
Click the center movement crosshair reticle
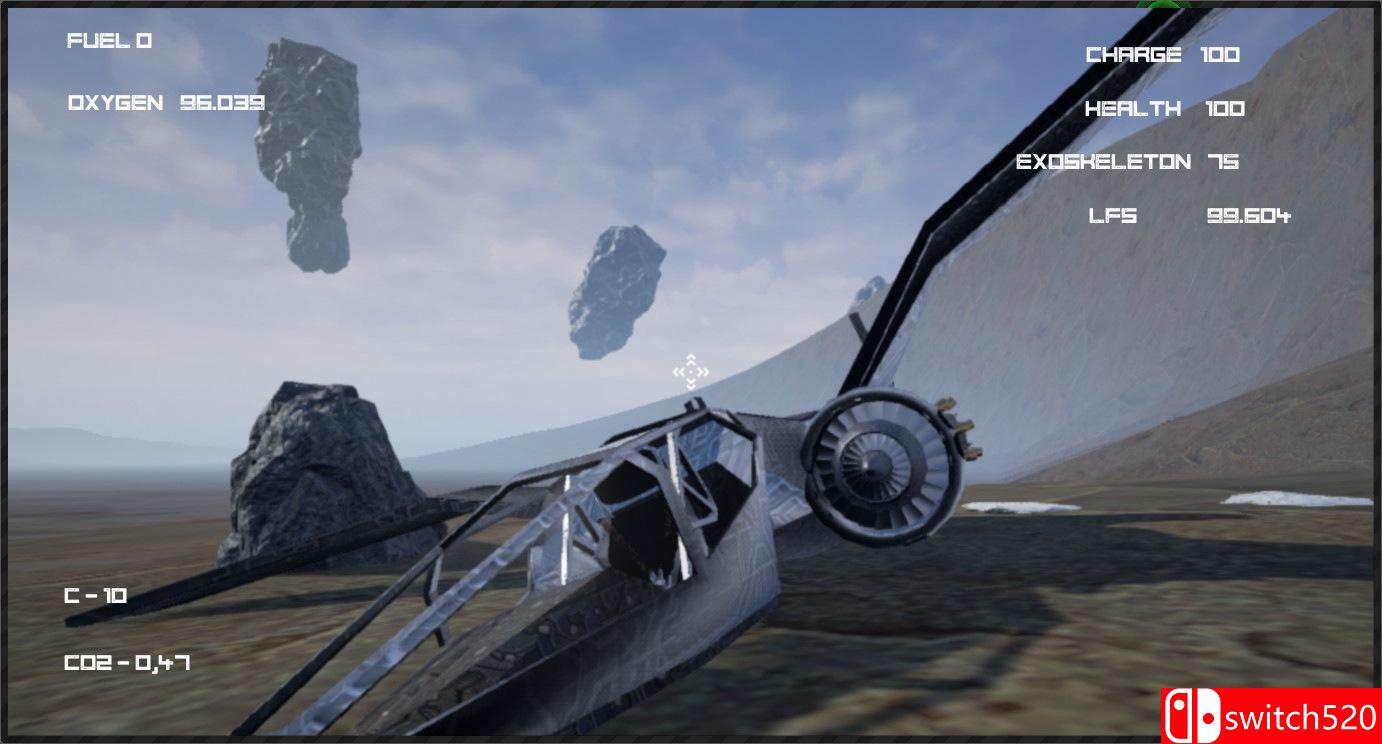point(690,372)
